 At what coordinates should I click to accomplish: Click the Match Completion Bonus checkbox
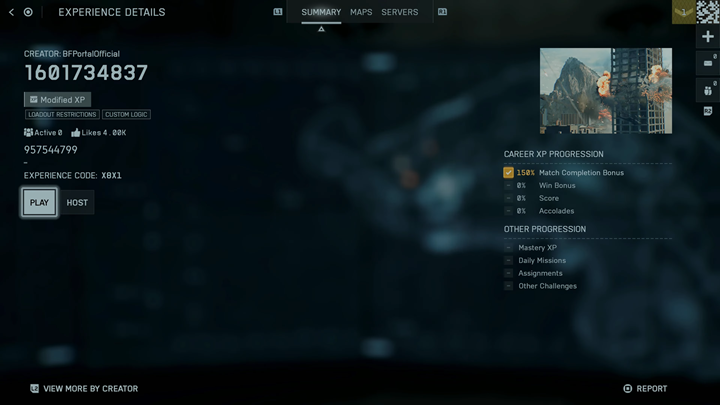click(x=509, y=173)
